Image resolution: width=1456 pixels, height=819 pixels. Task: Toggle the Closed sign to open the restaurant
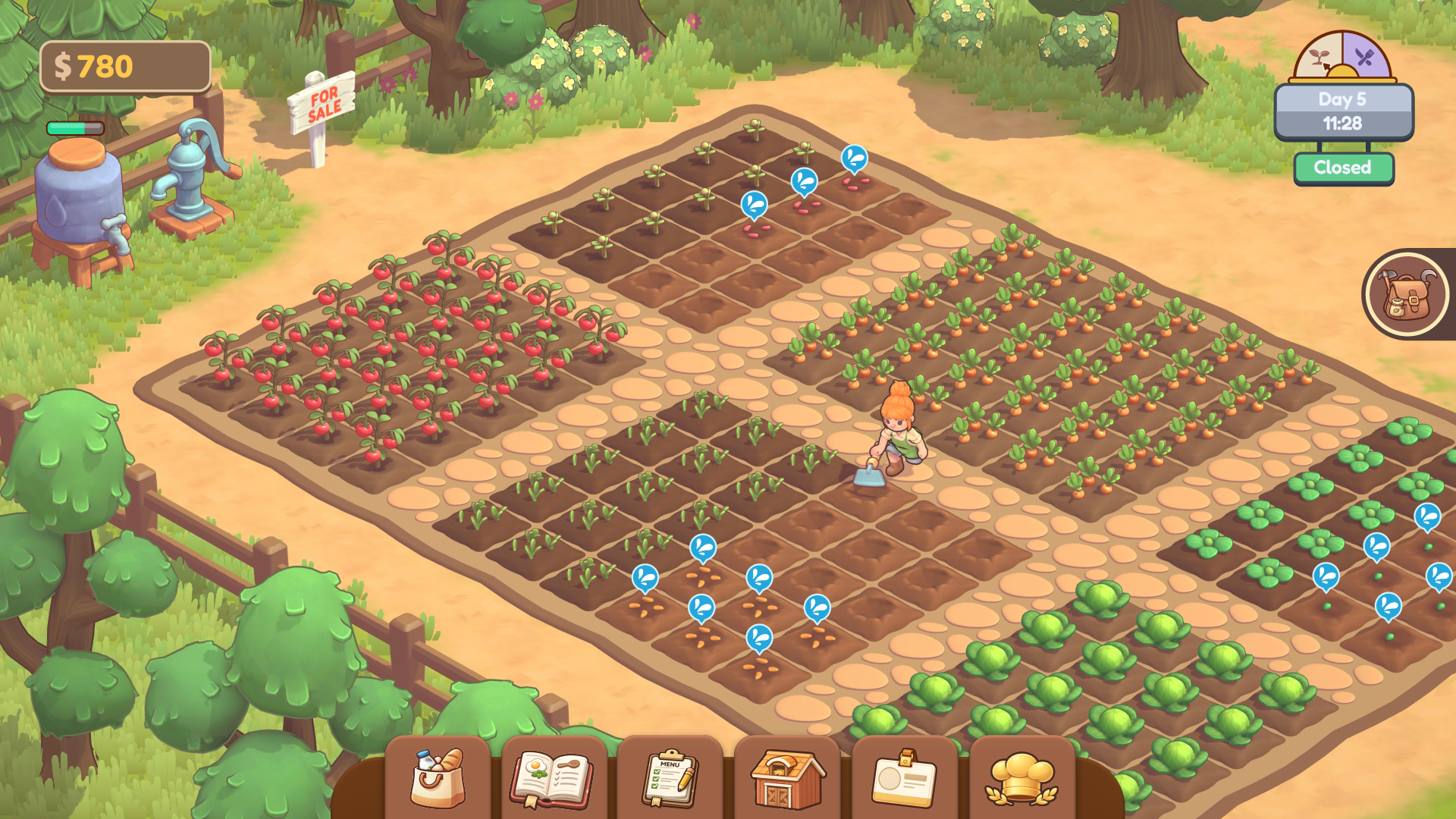point(1343,166)
